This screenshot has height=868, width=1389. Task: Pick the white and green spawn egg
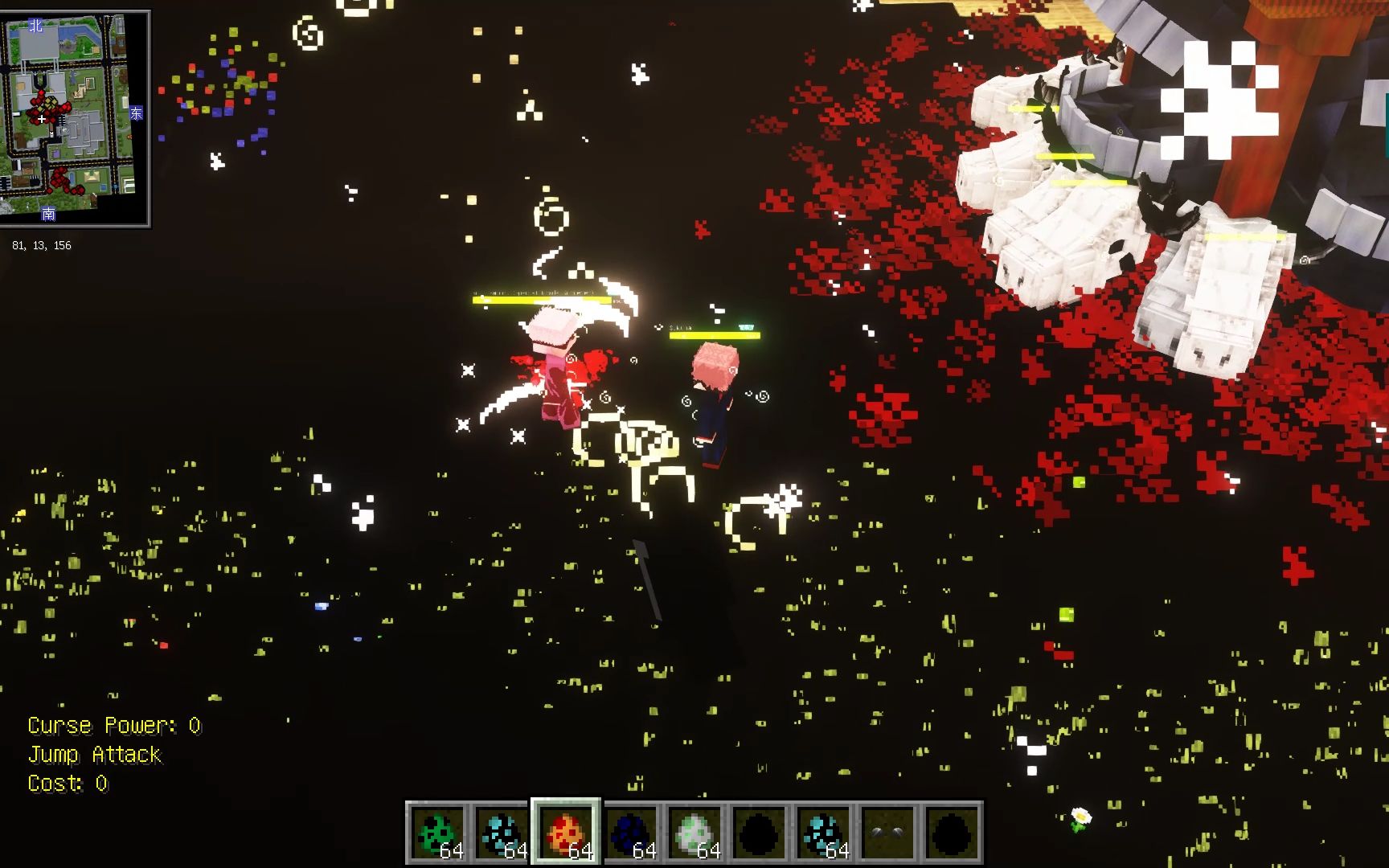point(694,833)
